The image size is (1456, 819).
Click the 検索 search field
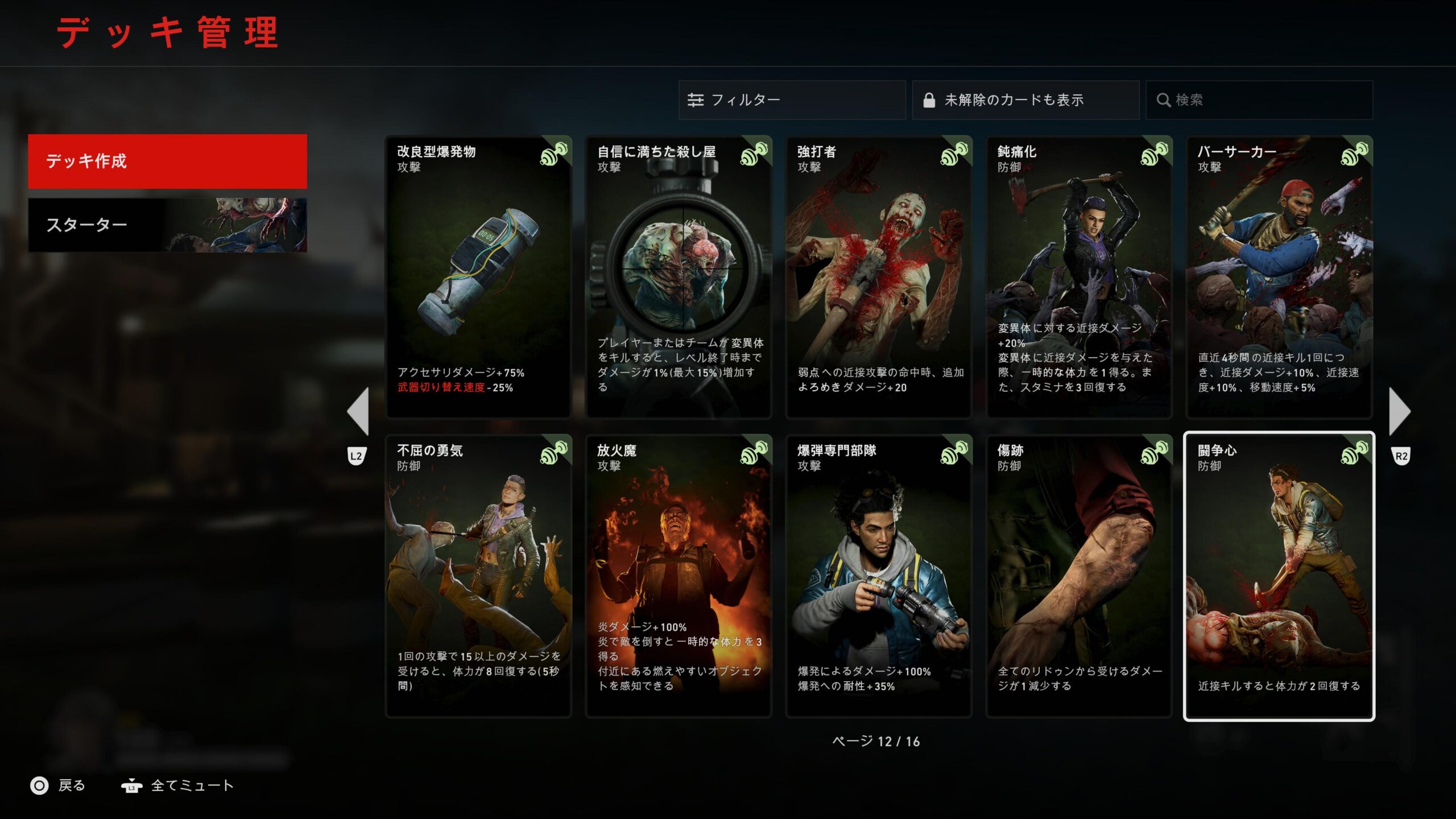[1259, 100]
